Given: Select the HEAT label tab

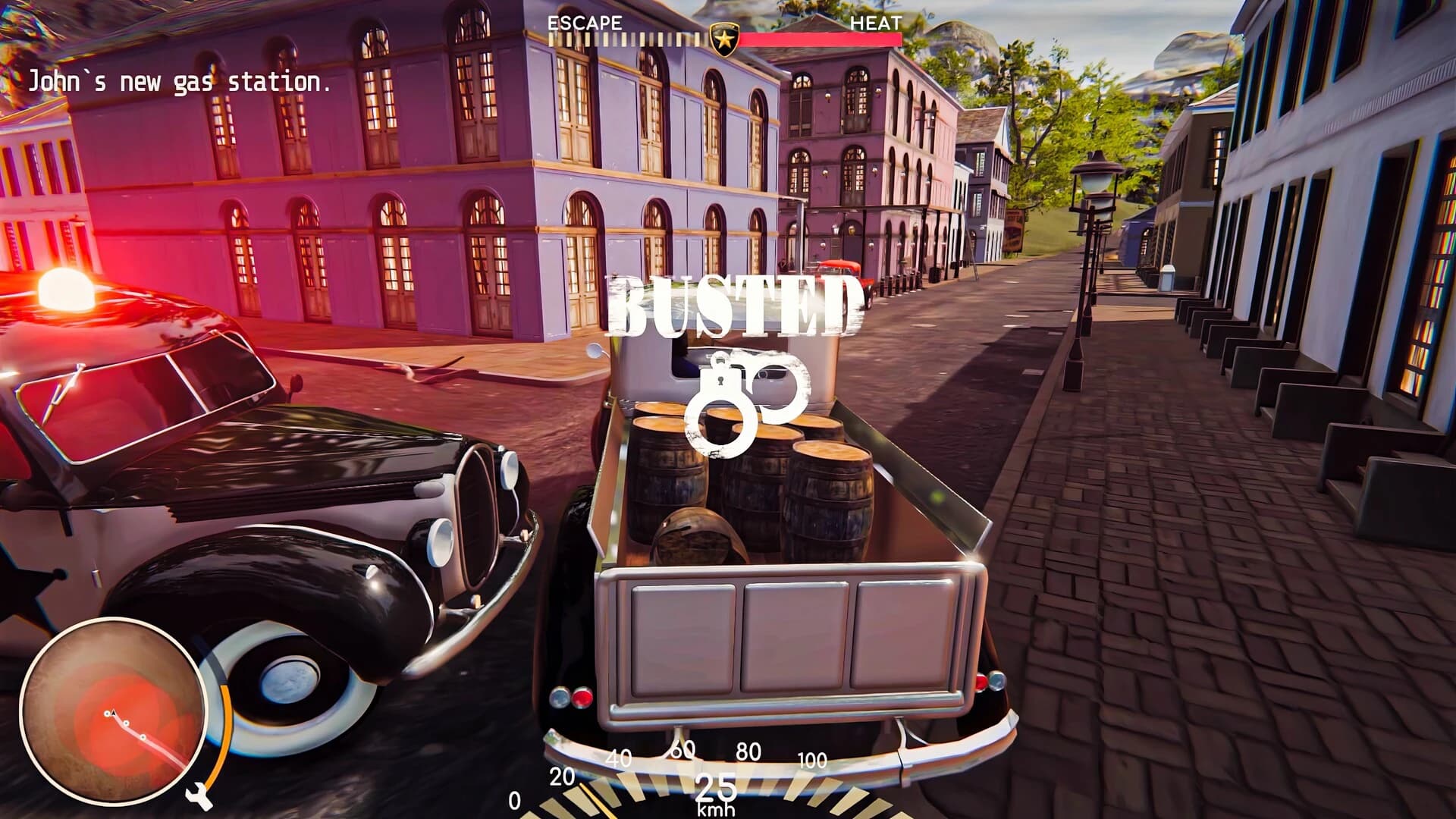Looking at the screenshot, I should pos(877,24).
